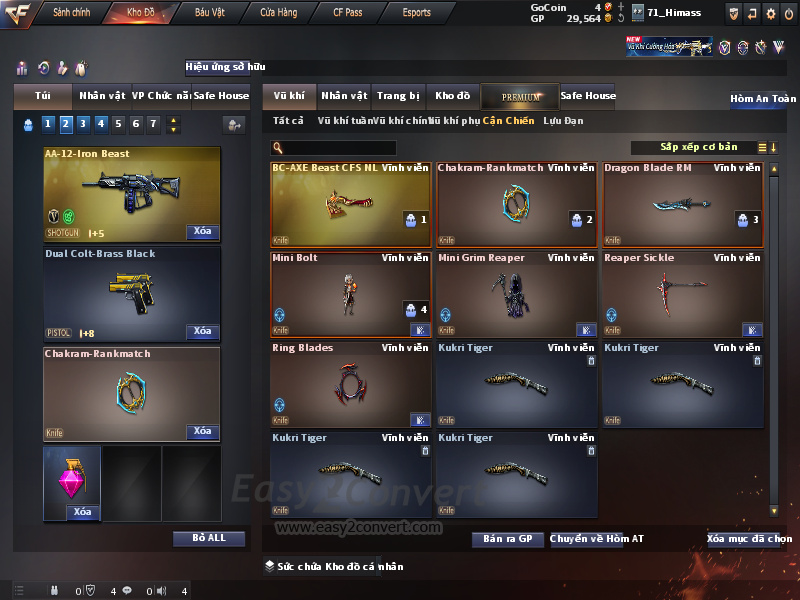Switch to the Esports tab
Image resolution: width=800 pixels, height=600 pixels.
coord(417,13)
